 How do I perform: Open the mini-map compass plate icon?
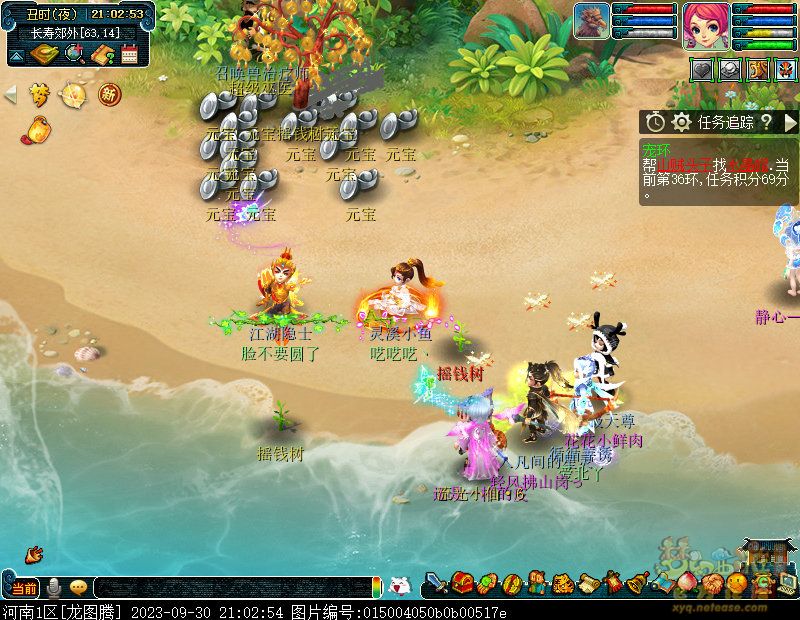[44, 54]
